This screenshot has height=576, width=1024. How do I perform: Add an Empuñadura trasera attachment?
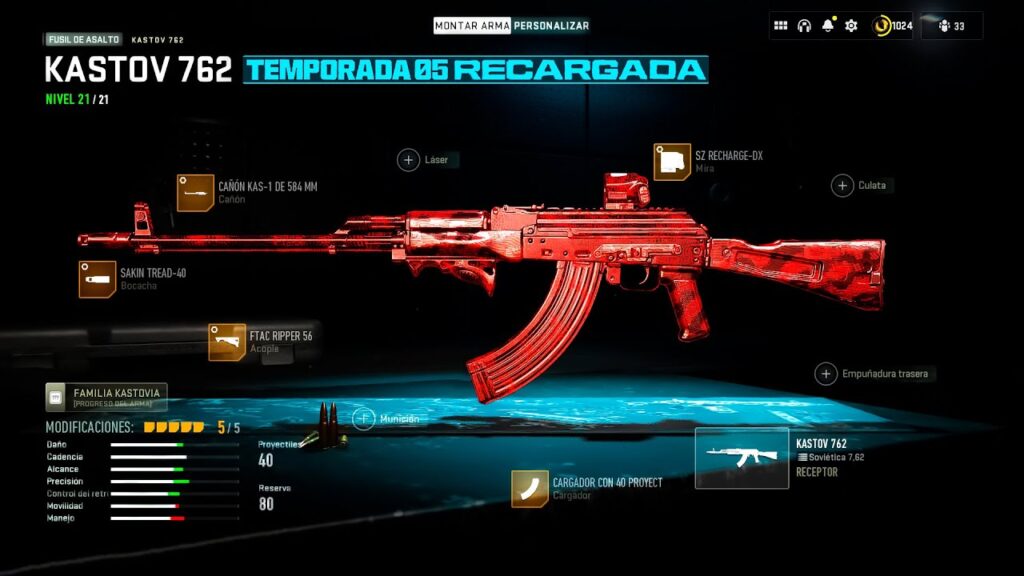pos(826,374)
